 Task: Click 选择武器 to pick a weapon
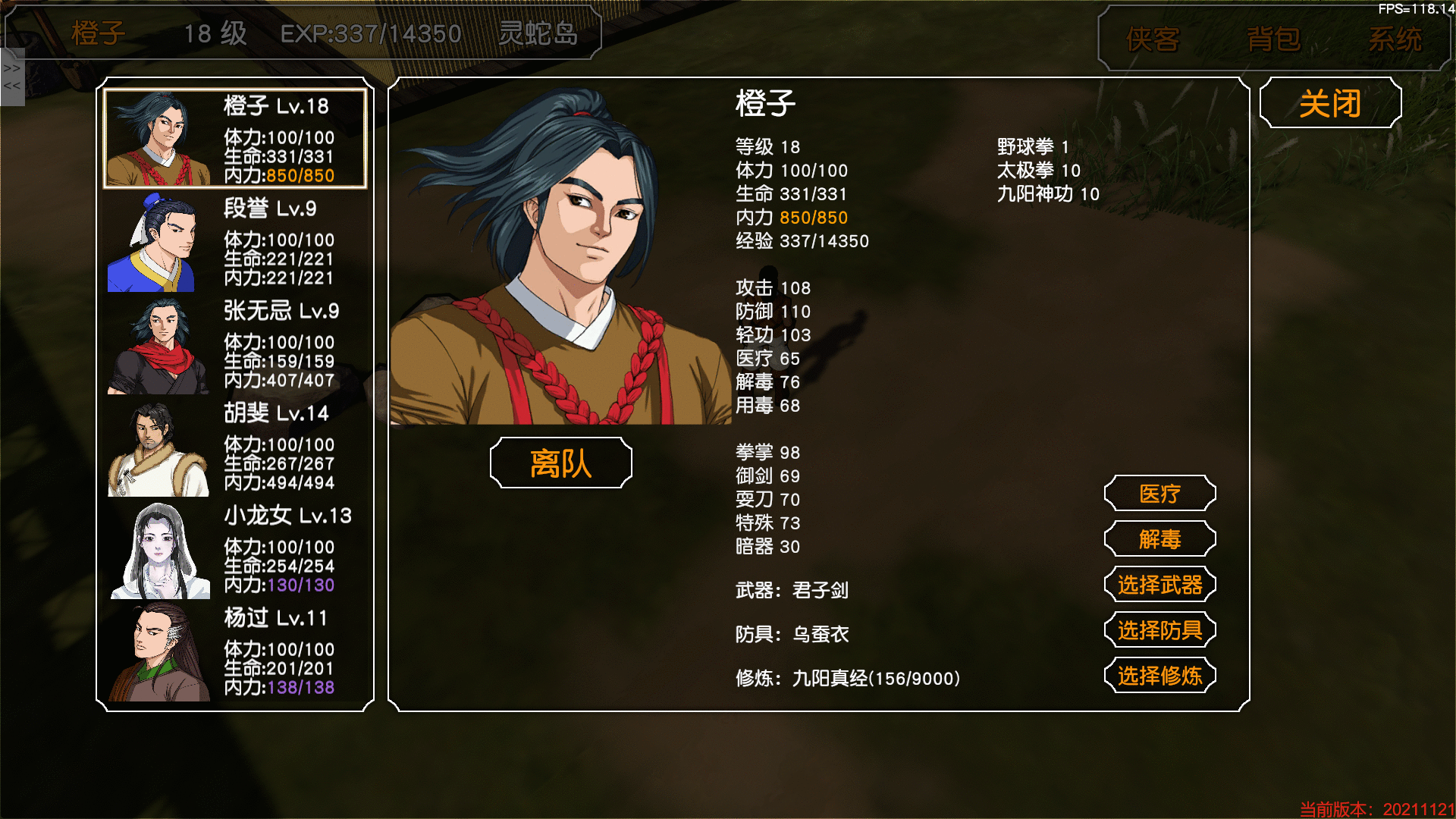pyautogui.click(x=1160, y=585)
